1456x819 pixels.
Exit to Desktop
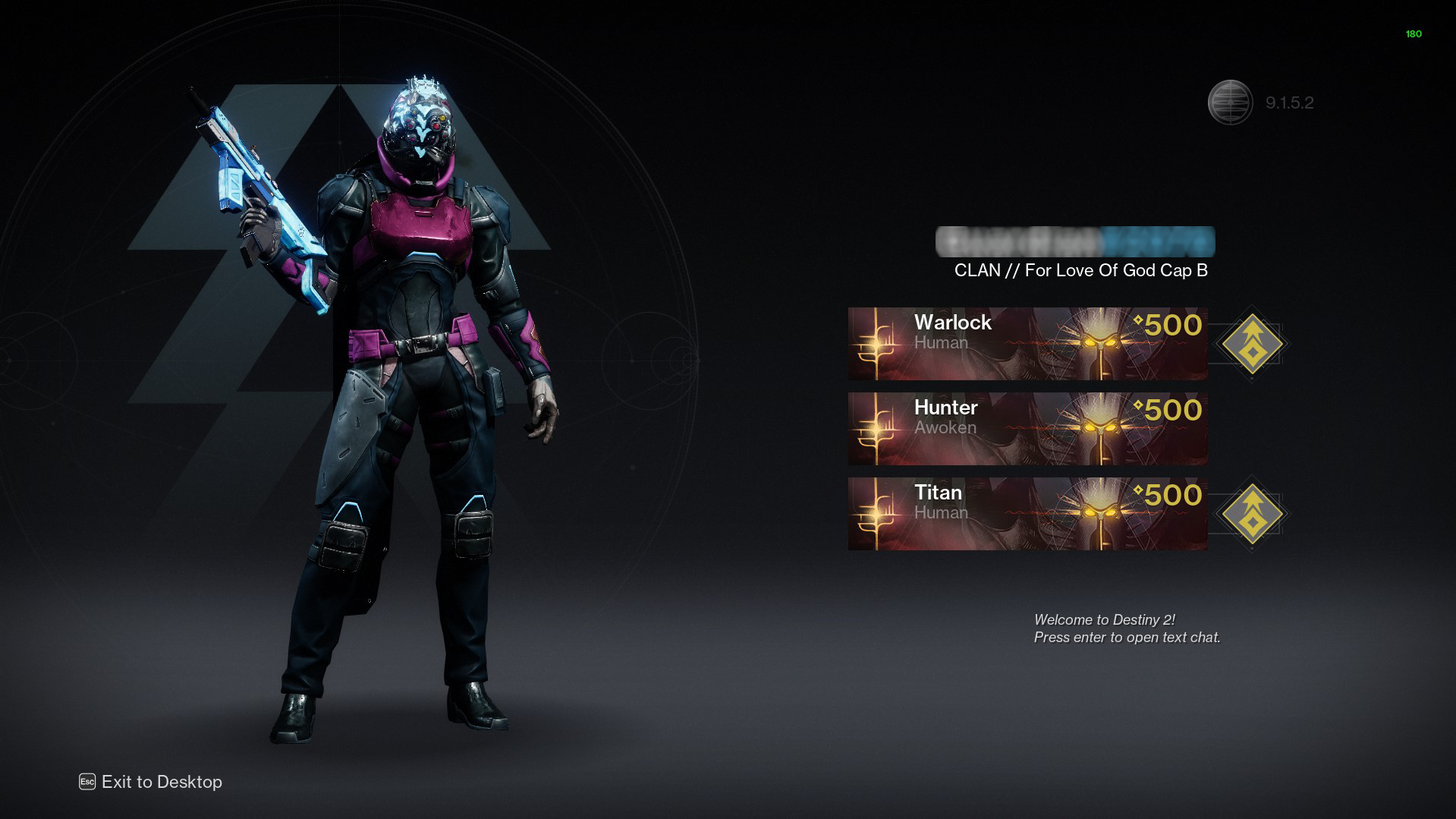click(151, 782)
